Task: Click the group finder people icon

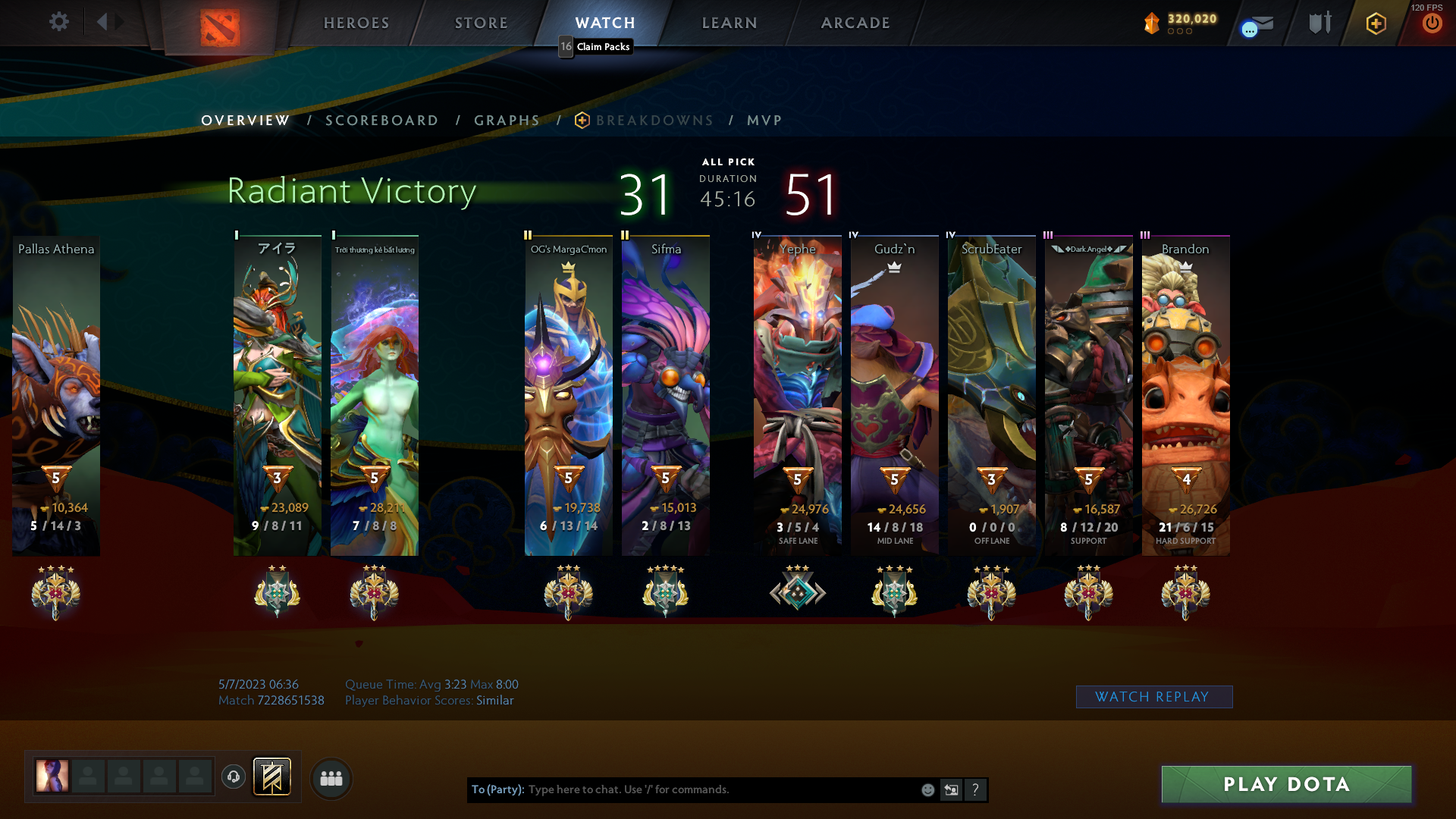Action: coord(331,777)
